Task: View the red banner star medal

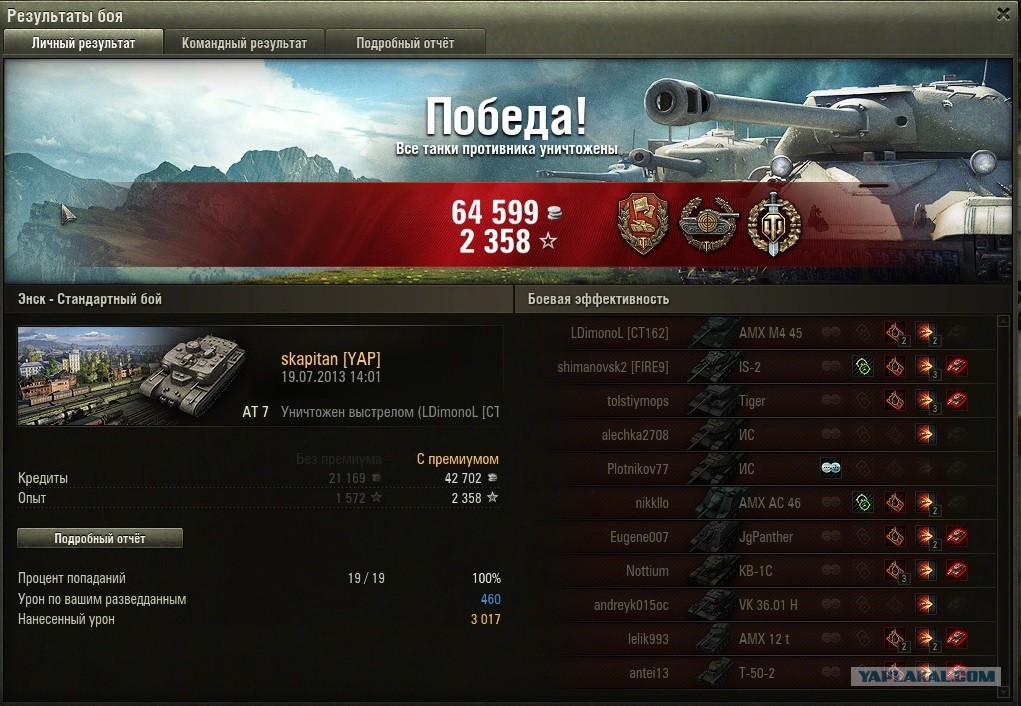Action: (x=643, y=223)
